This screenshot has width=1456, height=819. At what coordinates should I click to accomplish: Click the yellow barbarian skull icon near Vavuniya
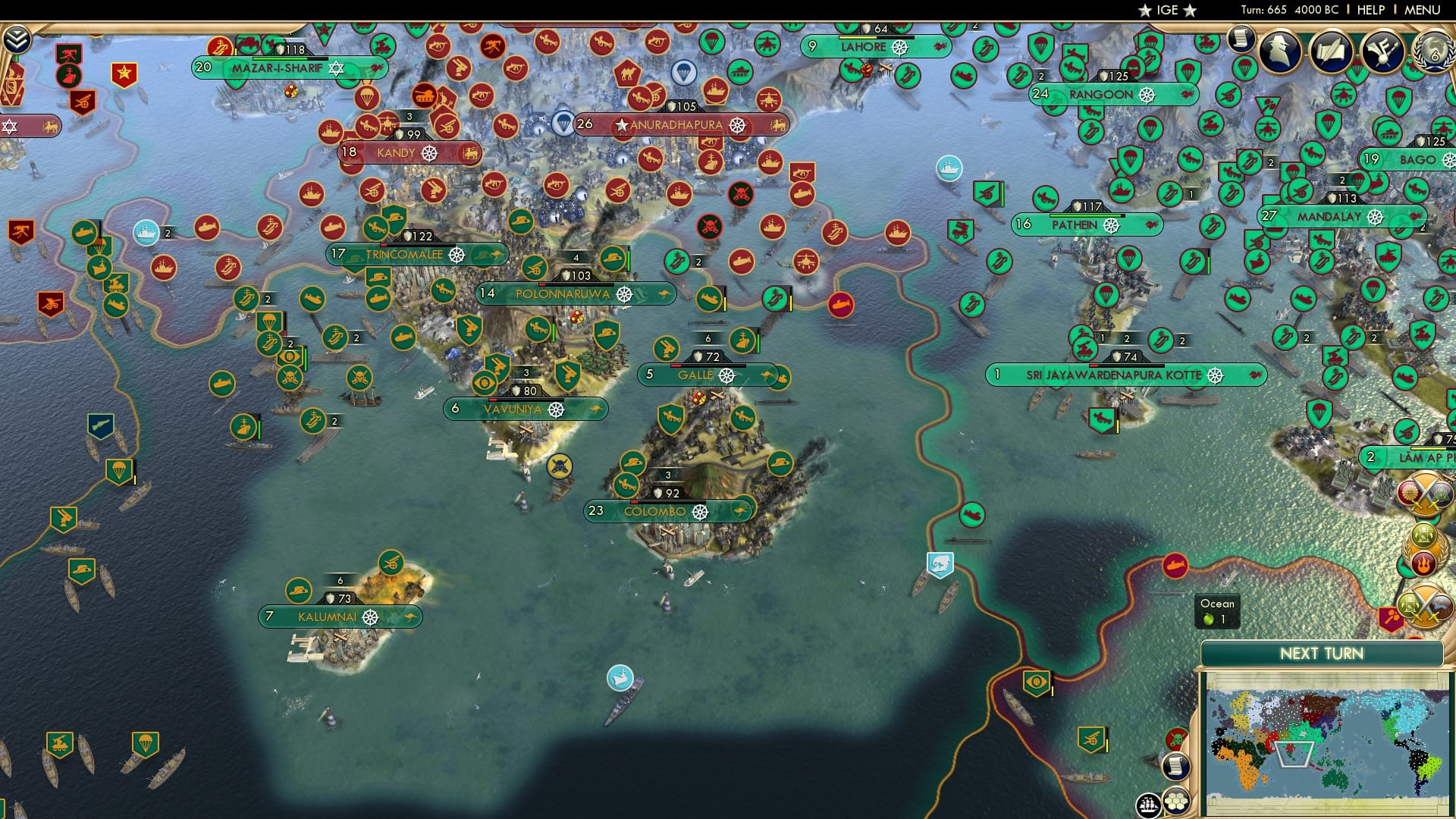point(559,466)
